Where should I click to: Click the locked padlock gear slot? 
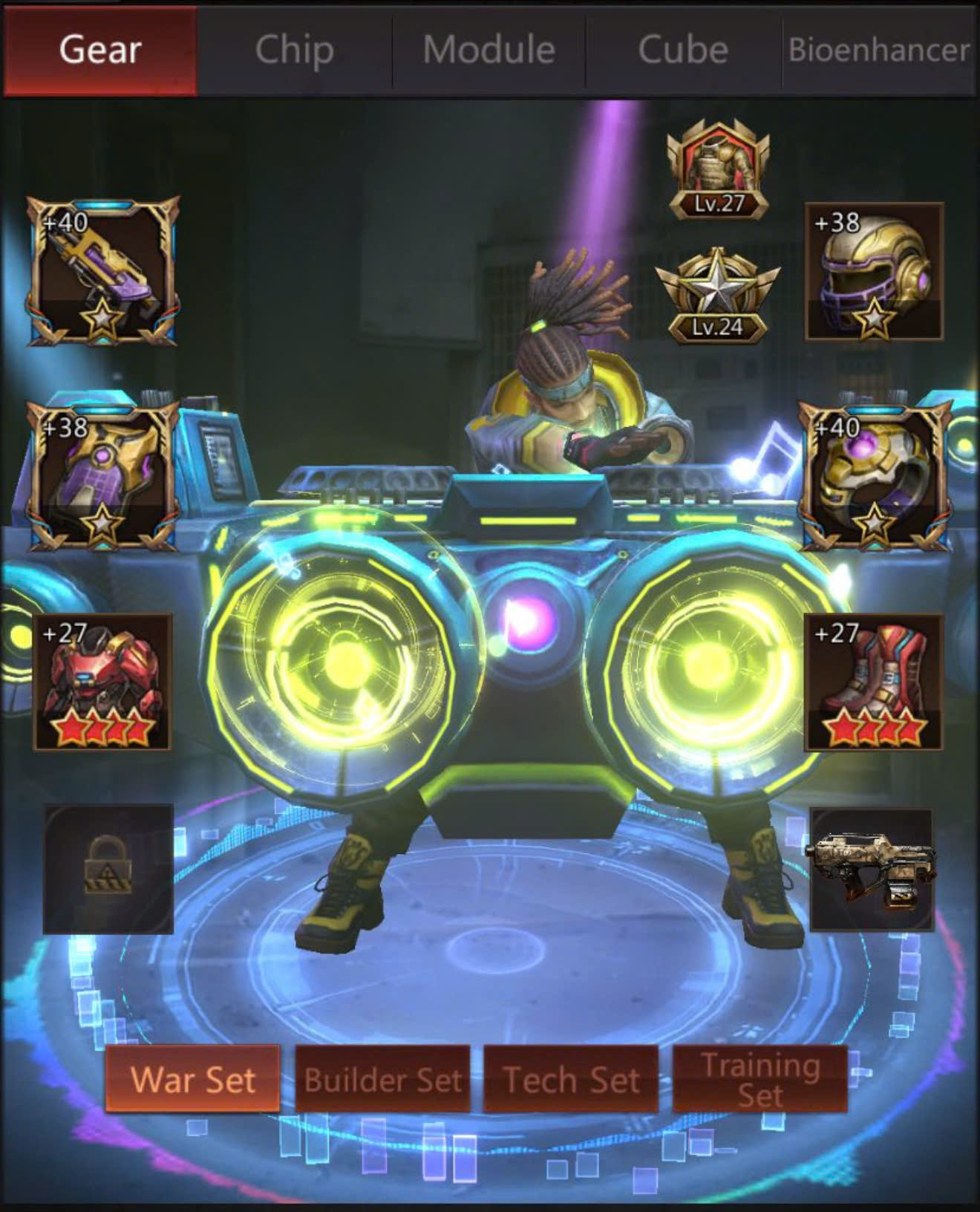(108, 868)
